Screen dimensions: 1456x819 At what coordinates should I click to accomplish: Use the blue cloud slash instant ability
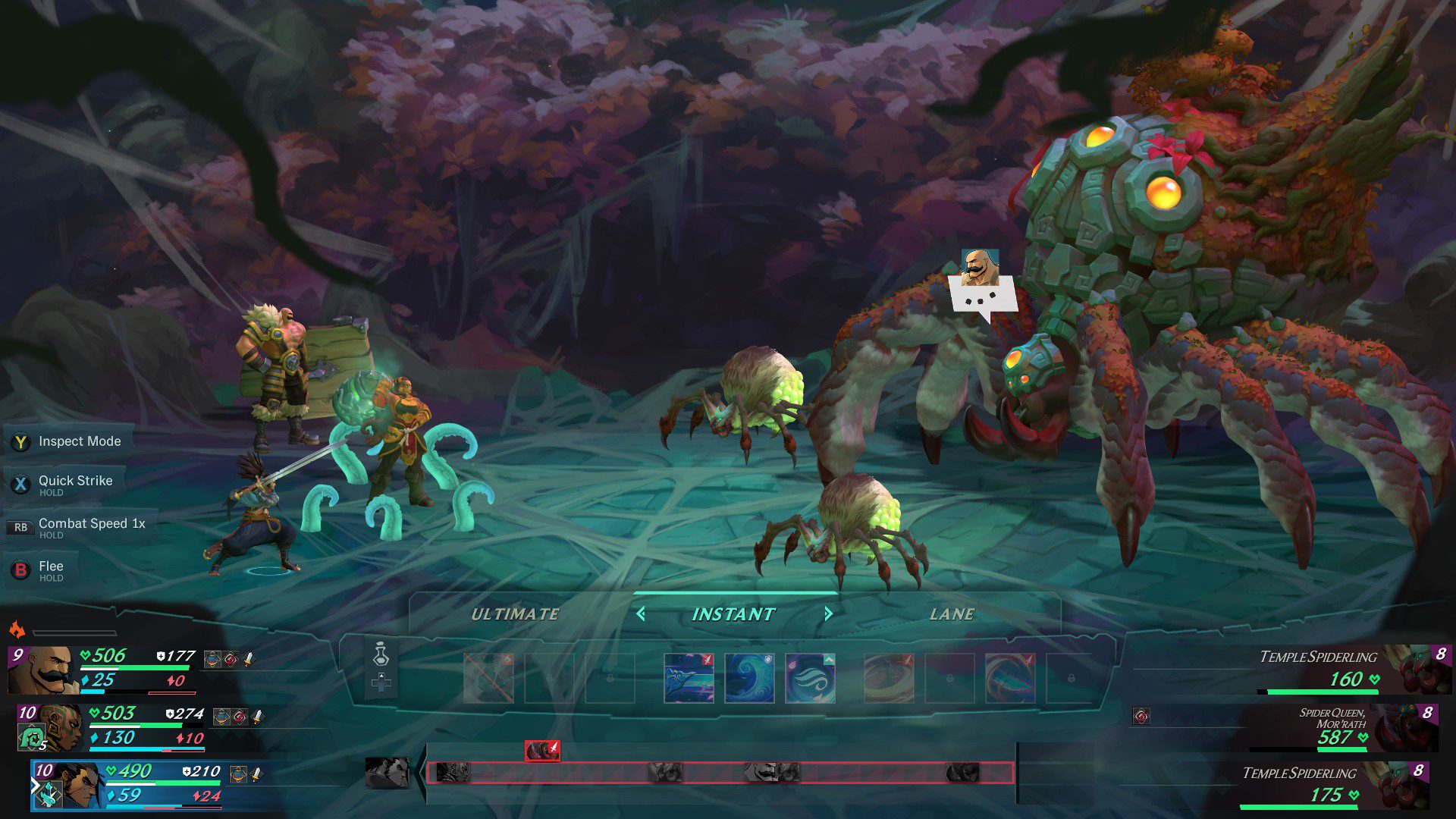[689, 678]
